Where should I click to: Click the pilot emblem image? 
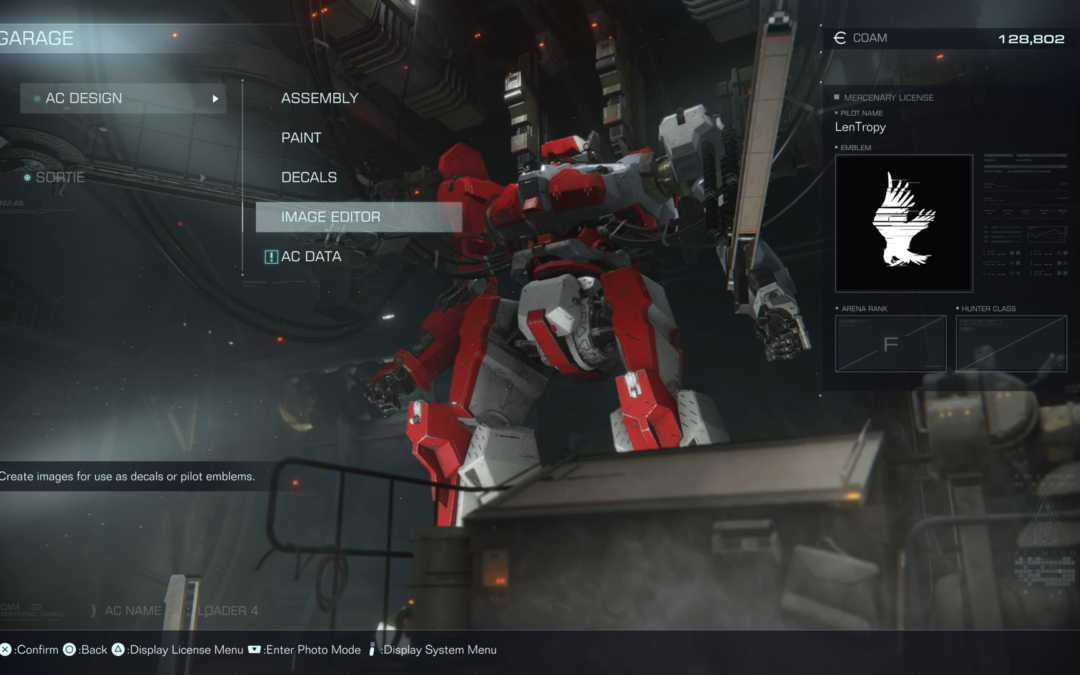coord(903,223)
